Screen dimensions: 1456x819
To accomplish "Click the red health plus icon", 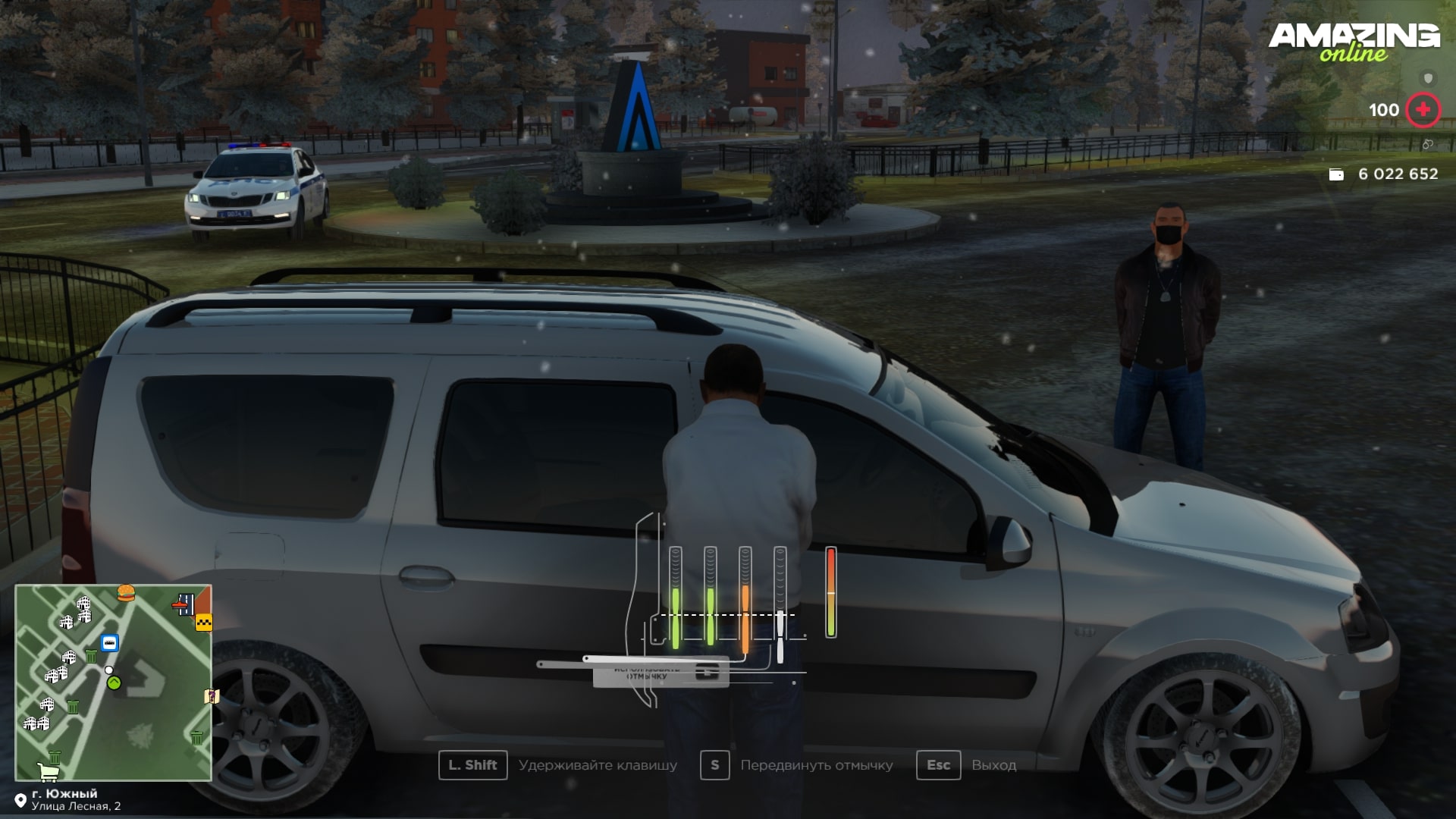I will coord(1423,110).
